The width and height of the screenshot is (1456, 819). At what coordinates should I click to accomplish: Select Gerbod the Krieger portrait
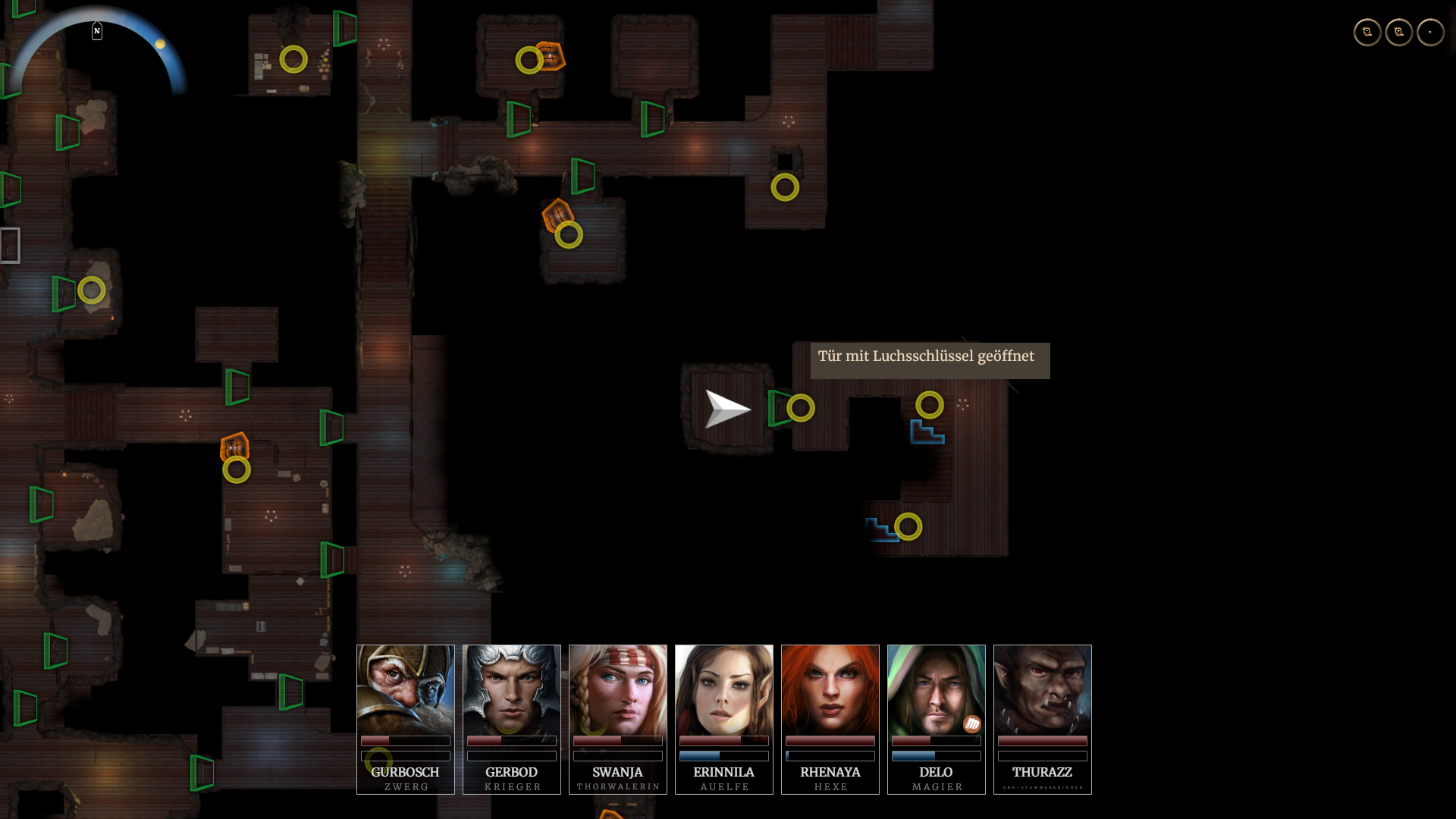(x=512, y=690)
